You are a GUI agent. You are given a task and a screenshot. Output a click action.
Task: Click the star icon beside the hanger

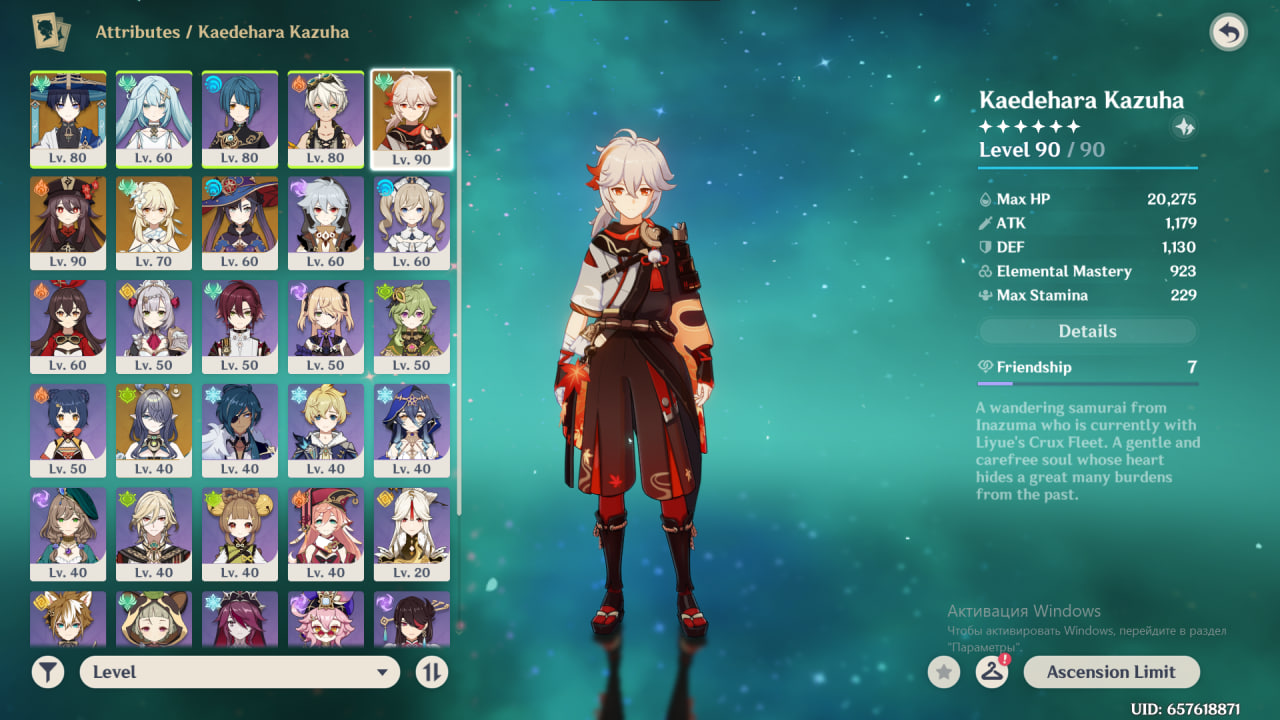pos(943,672)
